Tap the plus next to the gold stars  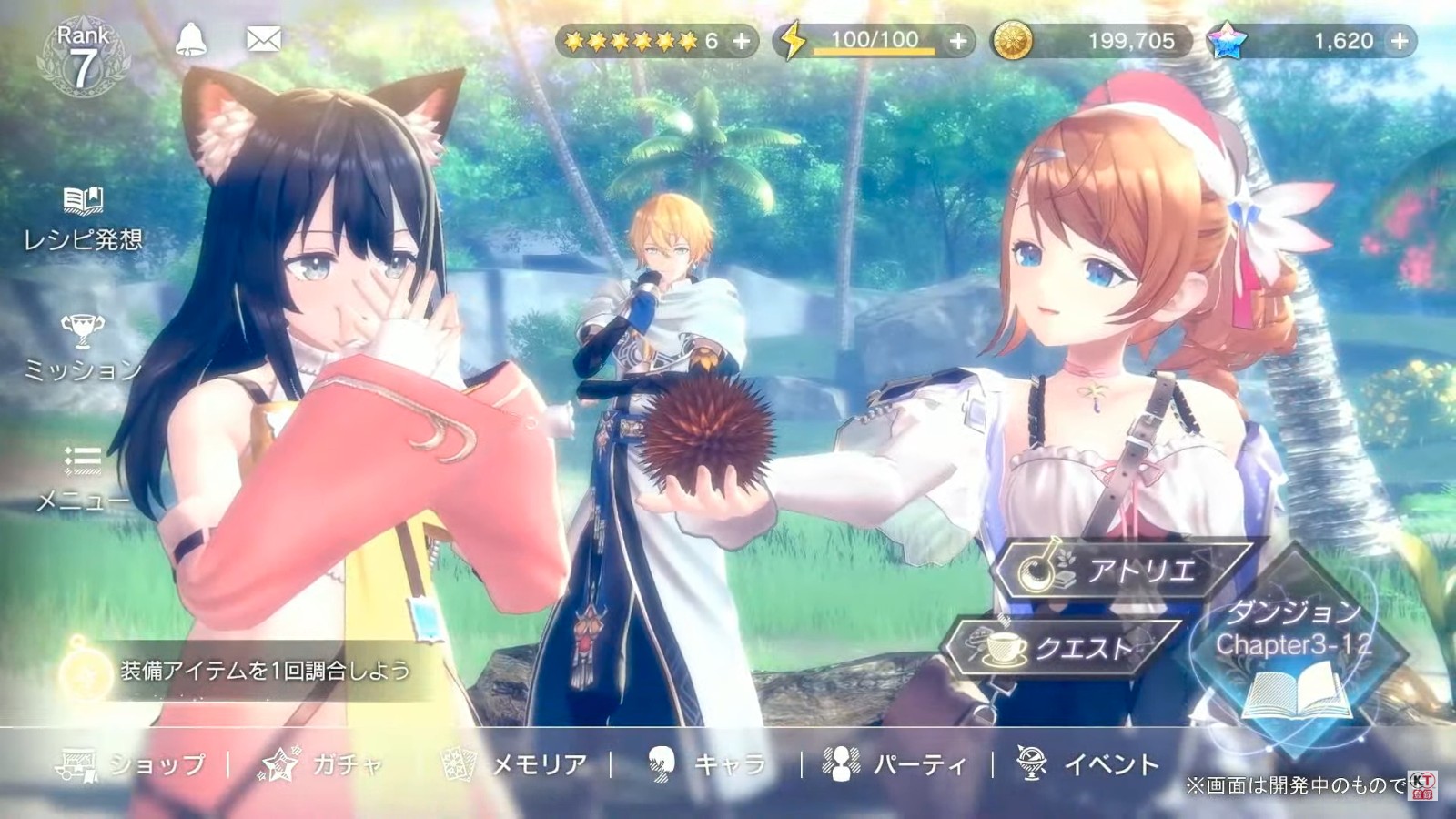[x=742, y=41]
